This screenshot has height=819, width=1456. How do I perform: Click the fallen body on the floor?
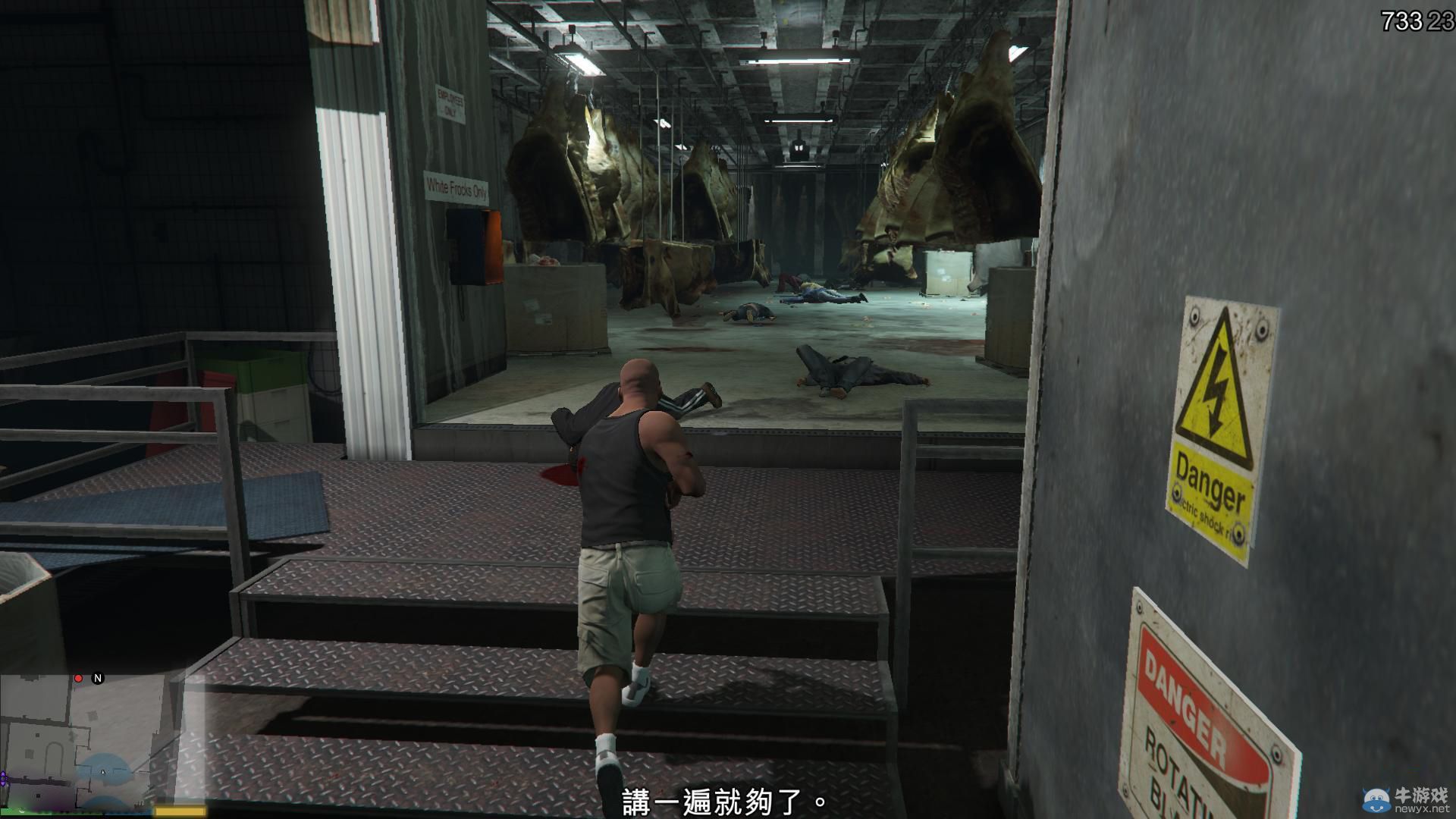[842, 372]
